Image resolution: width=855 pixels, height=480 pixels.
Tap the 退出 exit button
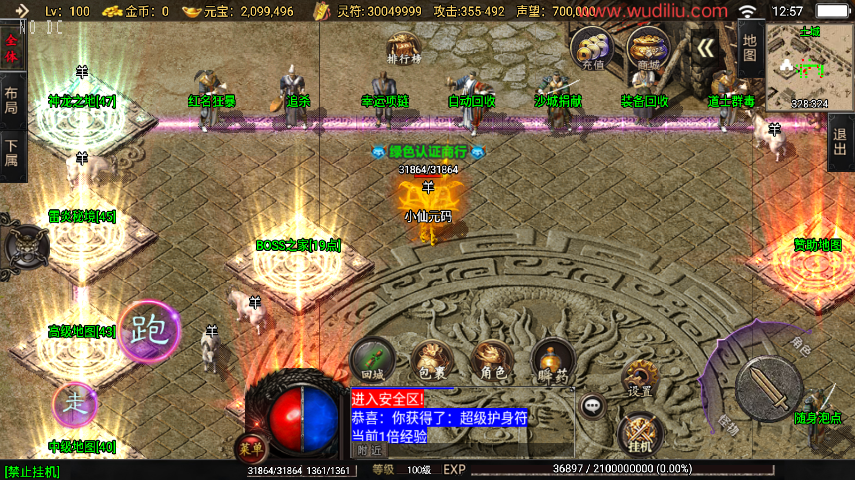tap(841, 142)
